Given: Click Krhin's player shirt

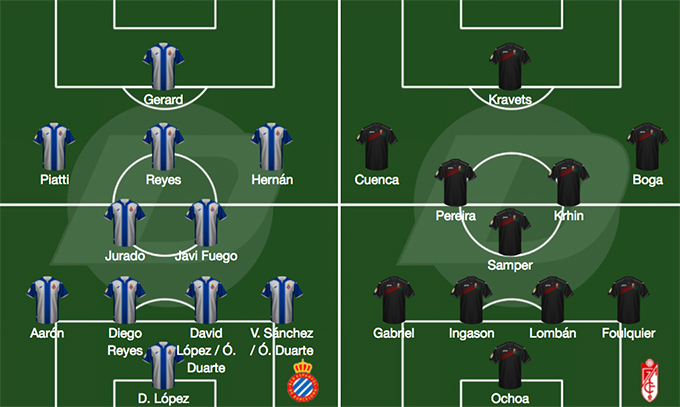Looking at the screenshot, I should coord(567,183).
